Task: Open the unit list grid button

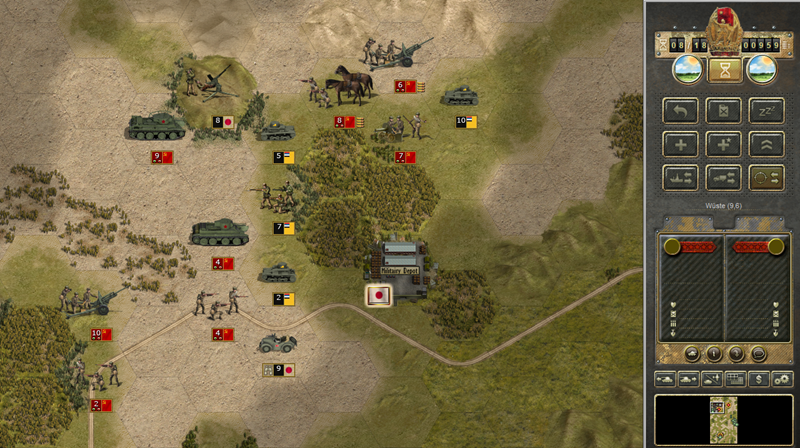Action: click(735, 379)
